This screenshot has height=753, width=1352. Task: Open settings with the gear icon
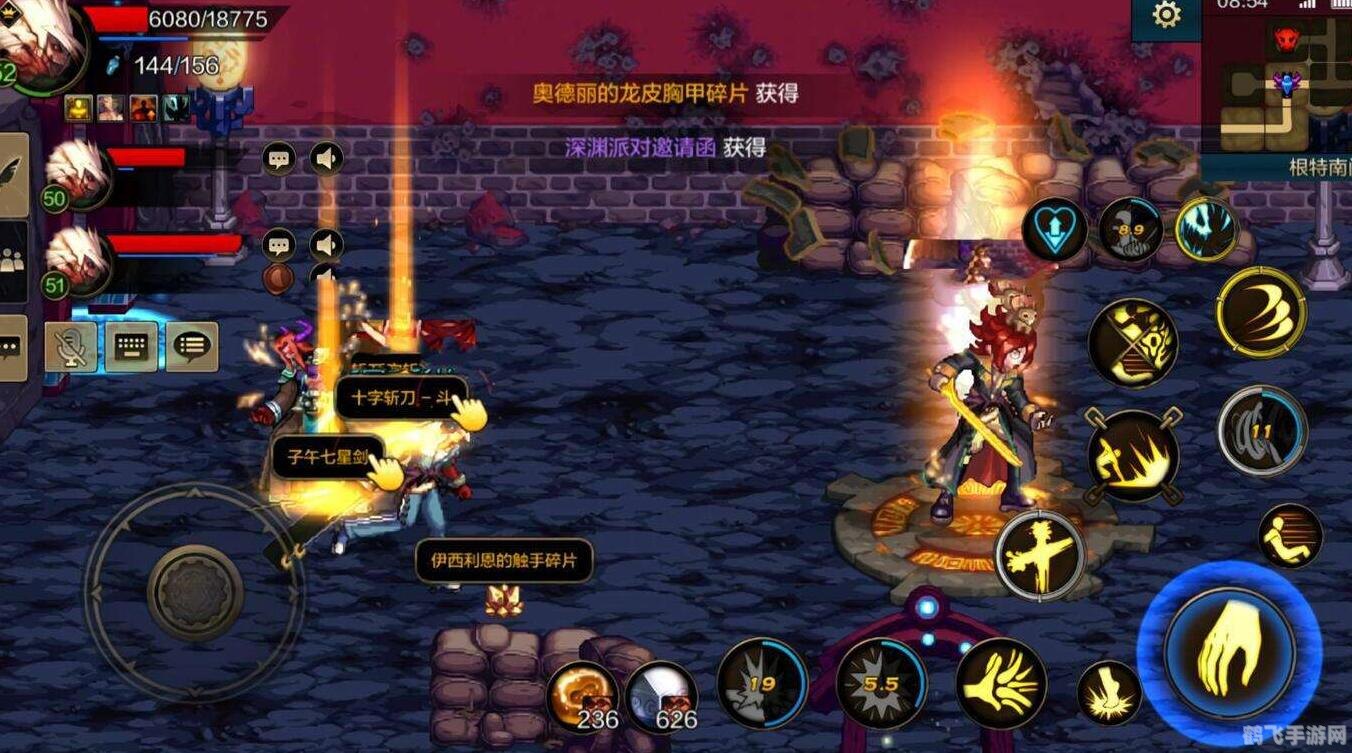1166,15
